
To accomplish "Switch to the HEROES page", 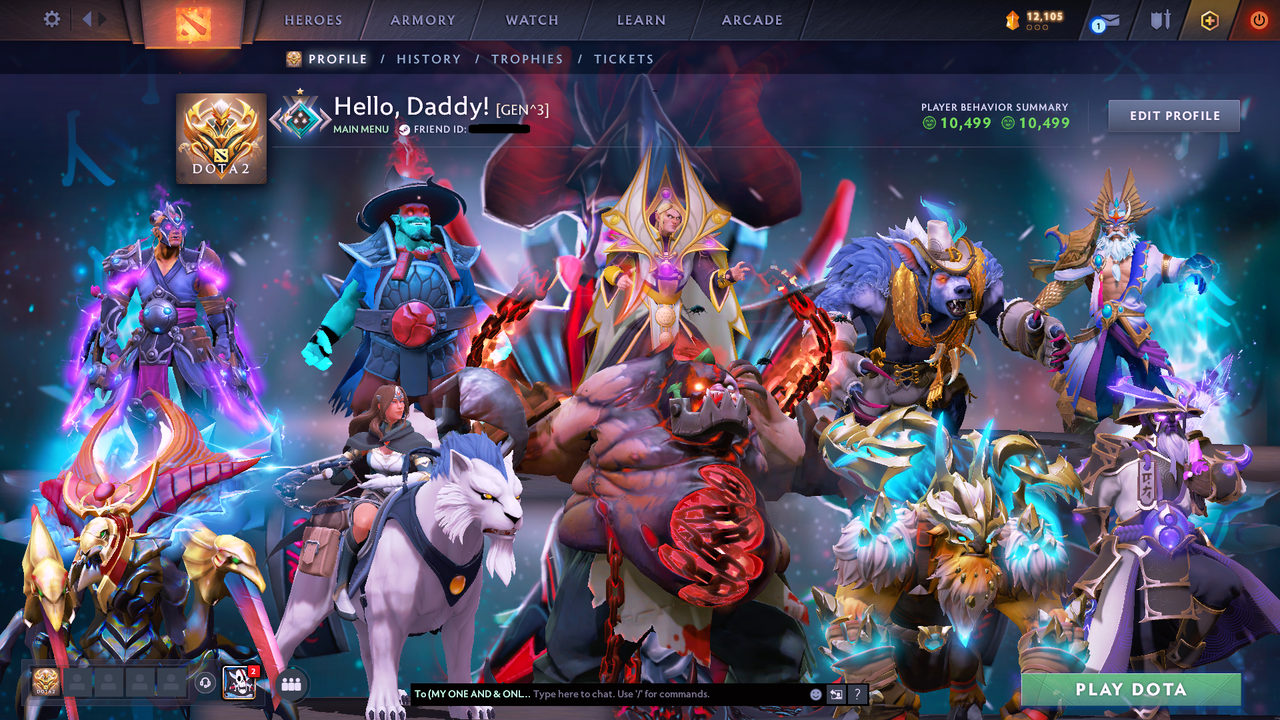I will click(x=313, y=19).
